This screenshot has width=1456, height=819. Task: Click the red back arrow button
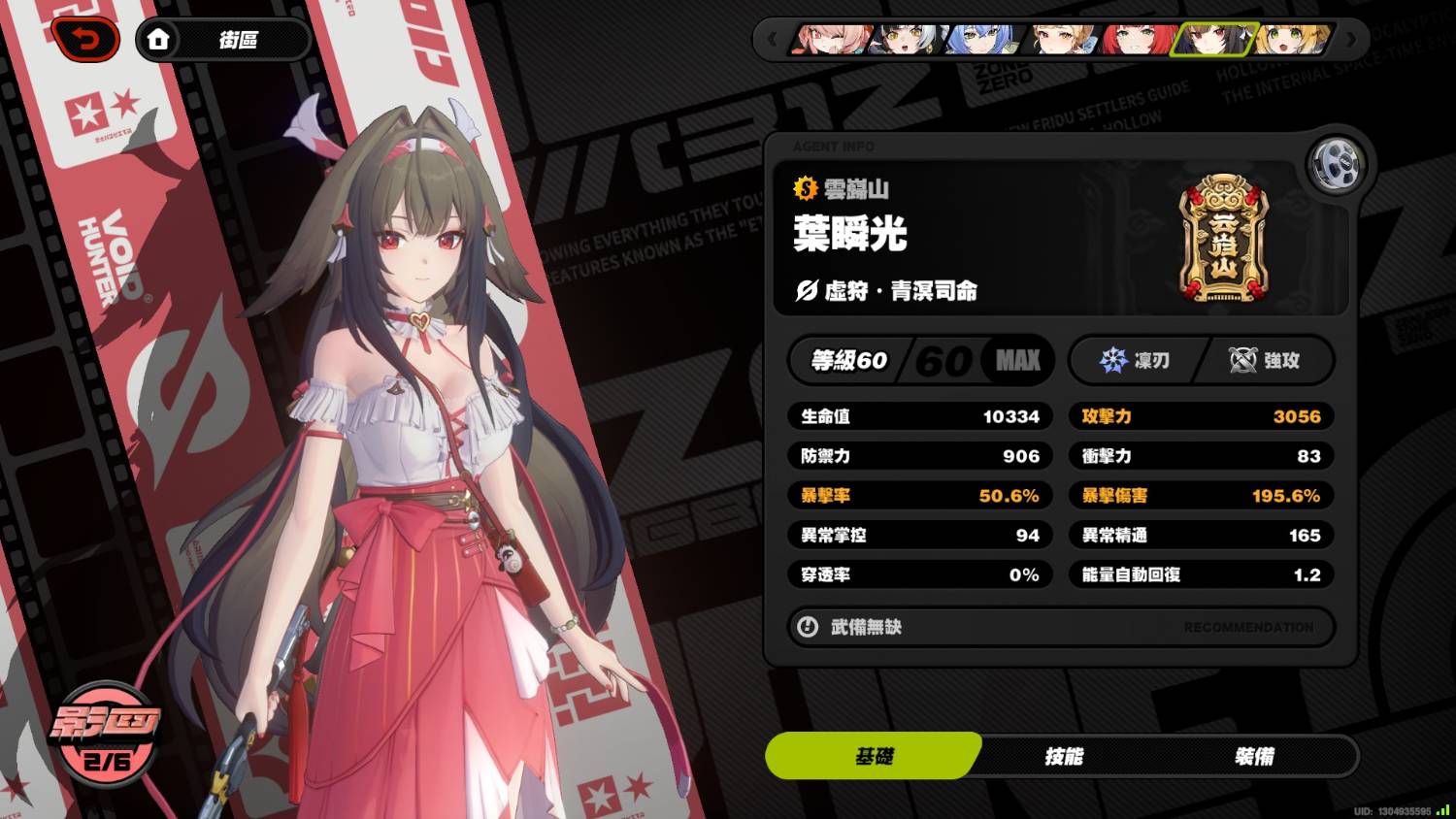click(x=86, y=41)
